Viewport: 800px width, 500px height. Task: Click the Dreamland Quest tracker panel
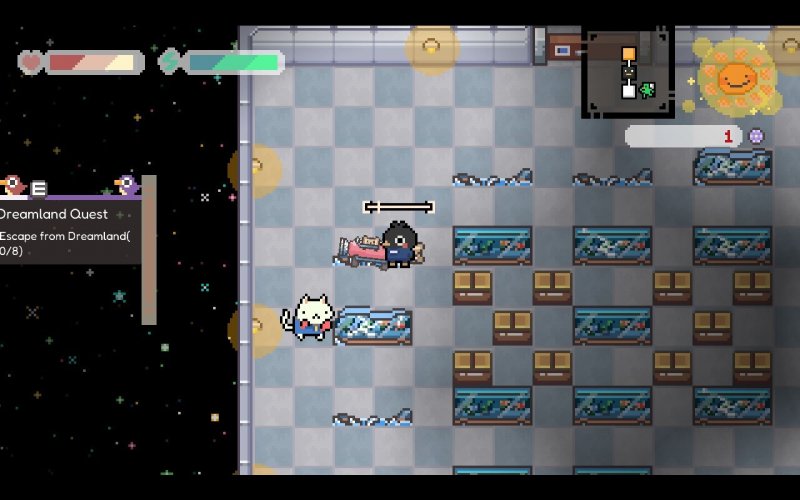[68, 232]
